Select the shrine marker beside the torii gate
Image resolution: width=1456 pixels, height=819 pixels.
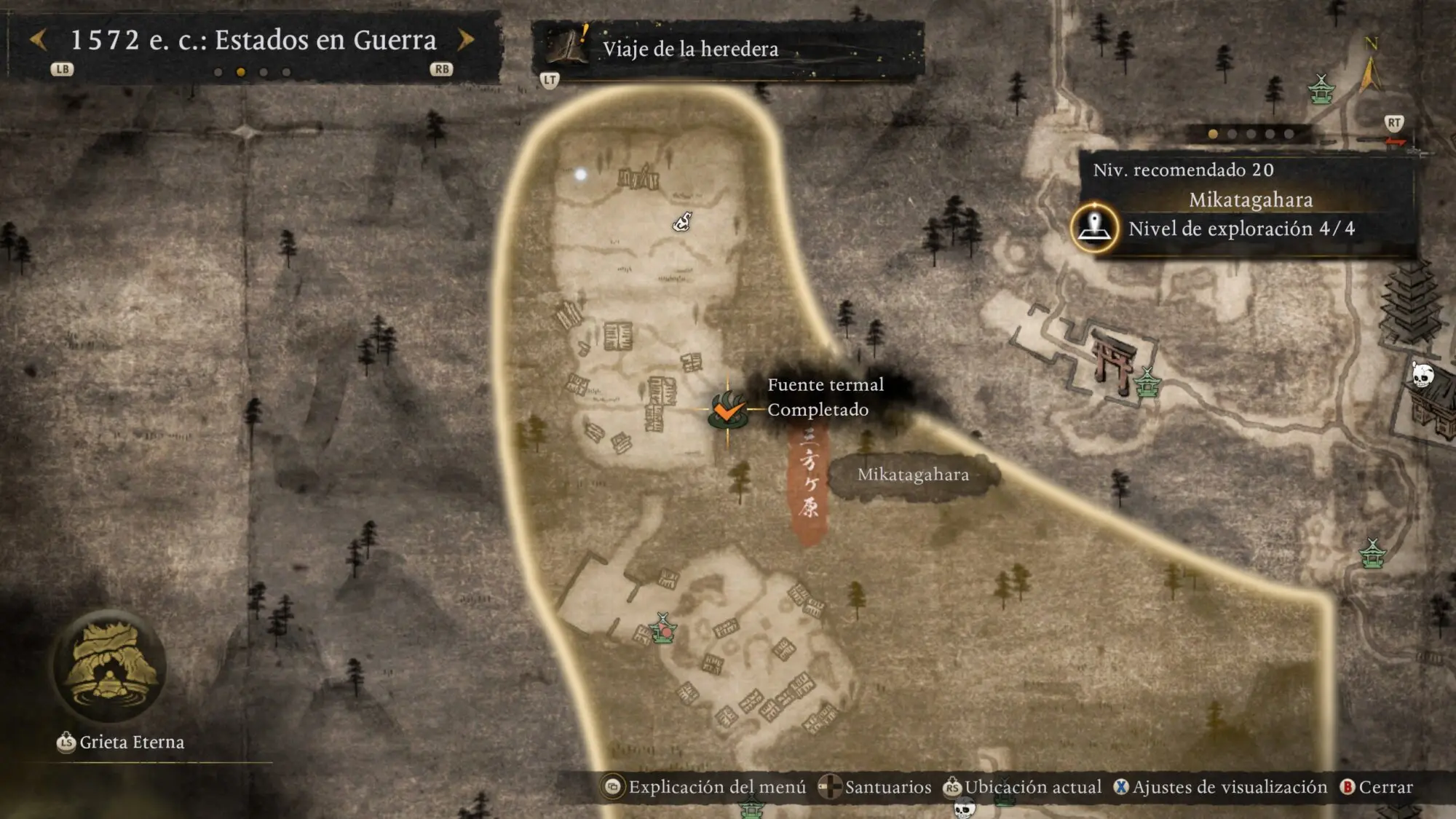1147,382
